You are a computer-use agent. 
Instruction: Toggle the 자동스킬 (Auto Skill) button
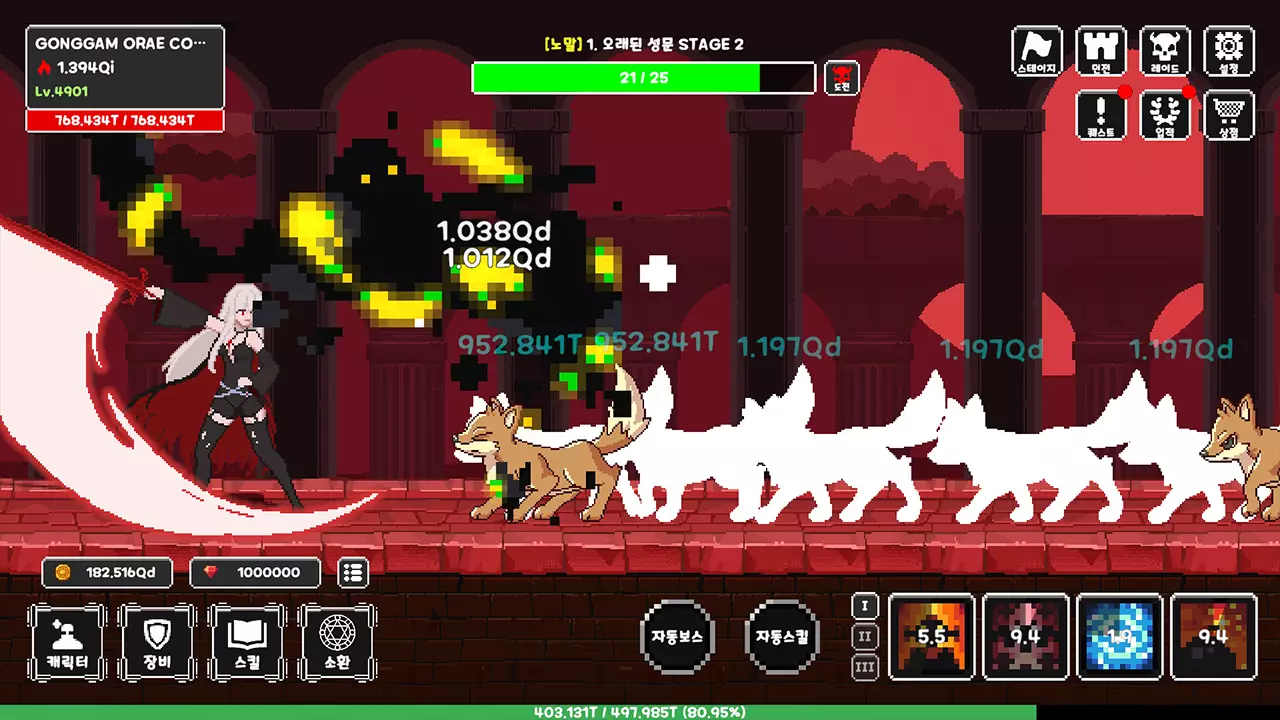pos(782,636)
